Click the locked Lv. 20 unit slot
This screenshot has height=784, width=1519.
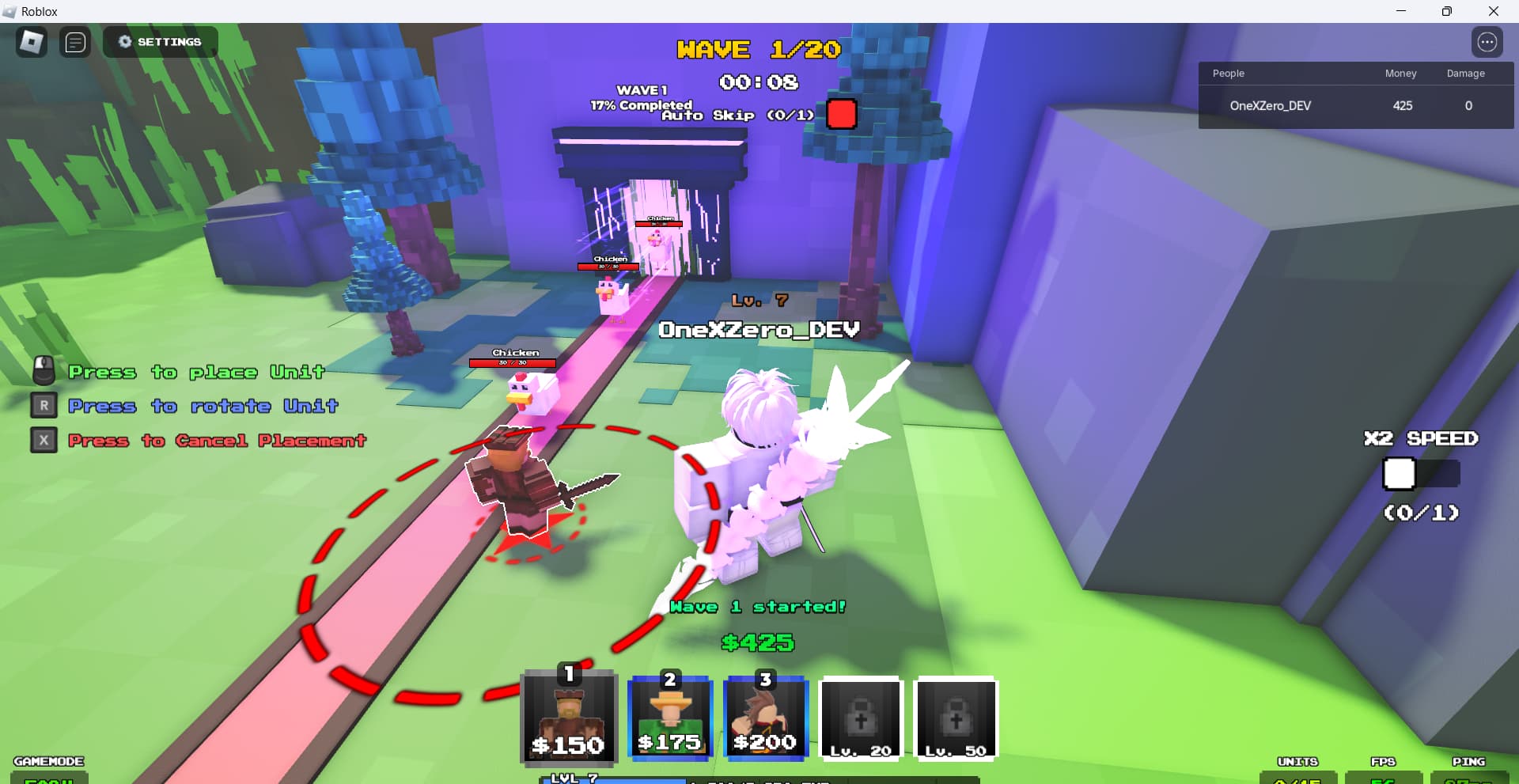pyautogui.click(x=860, y=718)
